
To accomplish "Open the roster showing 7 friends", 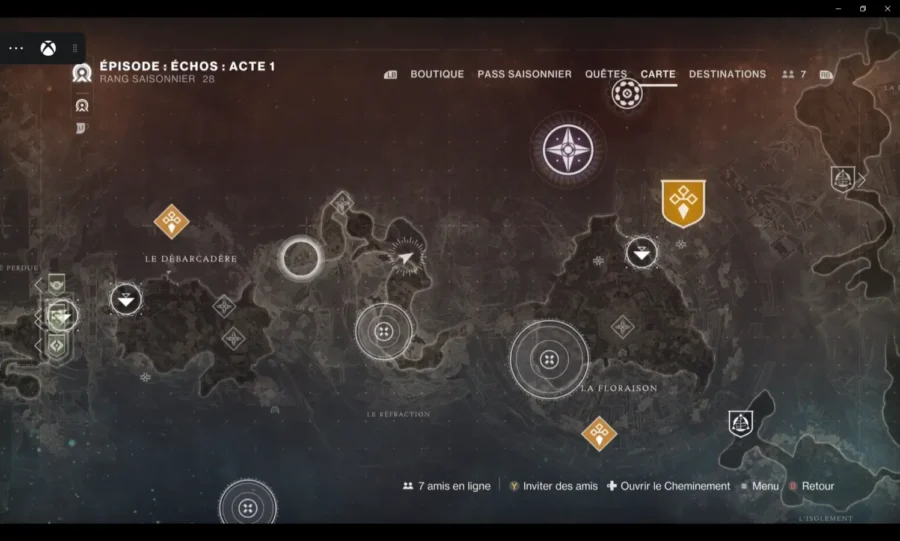I will click(795, 74).
